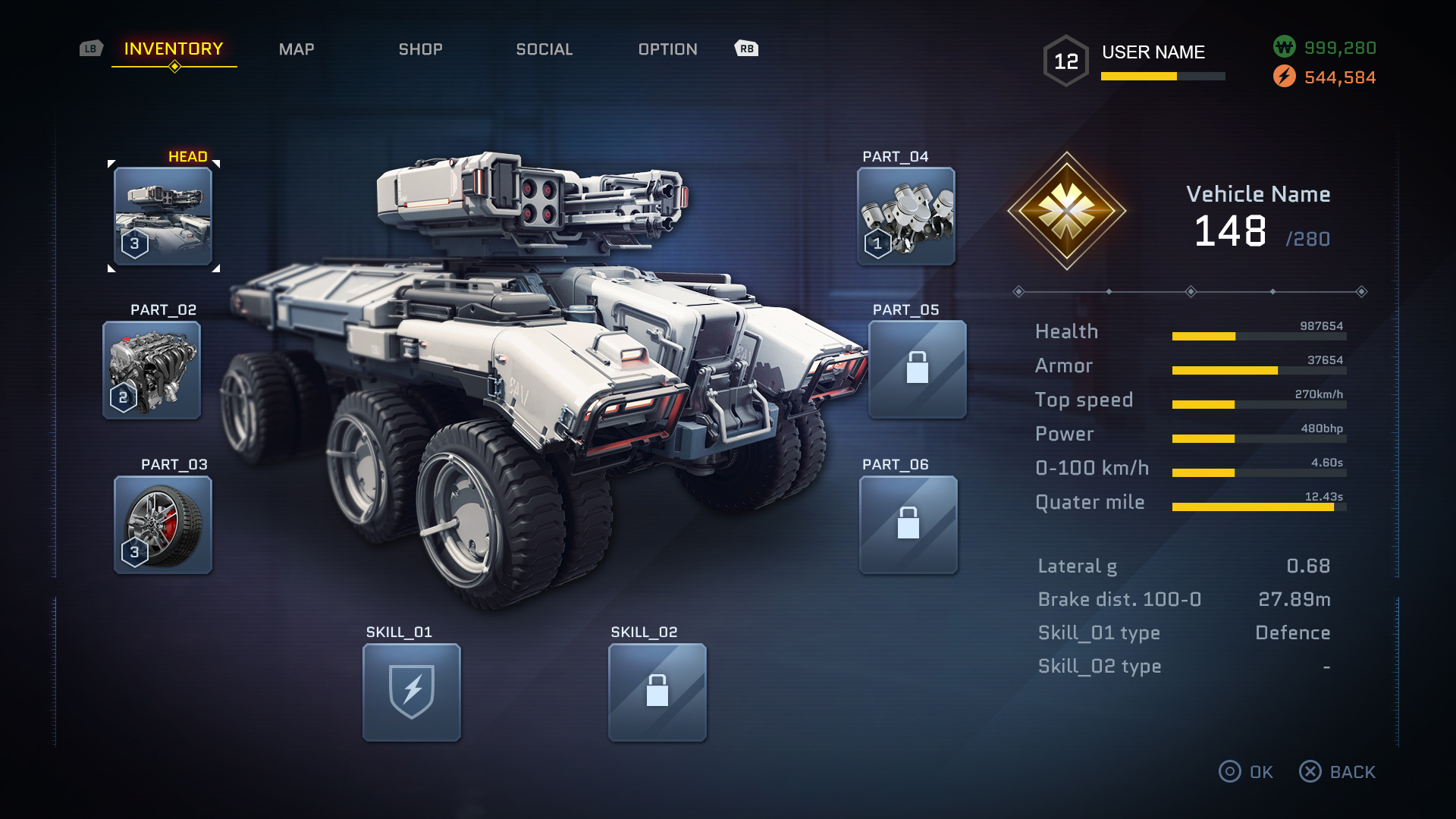This screenshot has width=1456, height=819.
Task: Click the green currency balance icon
Action: point(1284,47)
